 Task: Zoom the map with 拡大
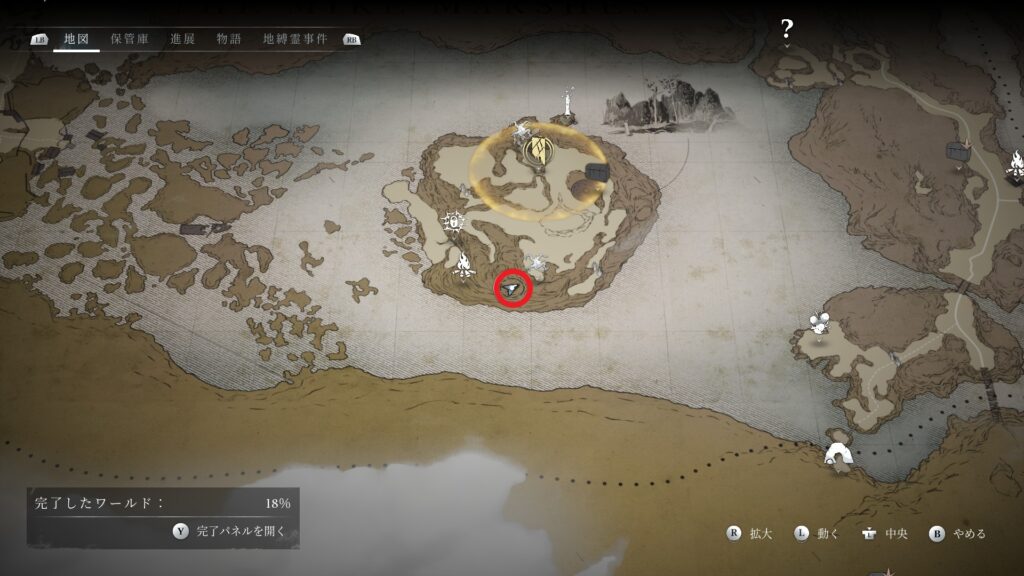tap(752, 533)
